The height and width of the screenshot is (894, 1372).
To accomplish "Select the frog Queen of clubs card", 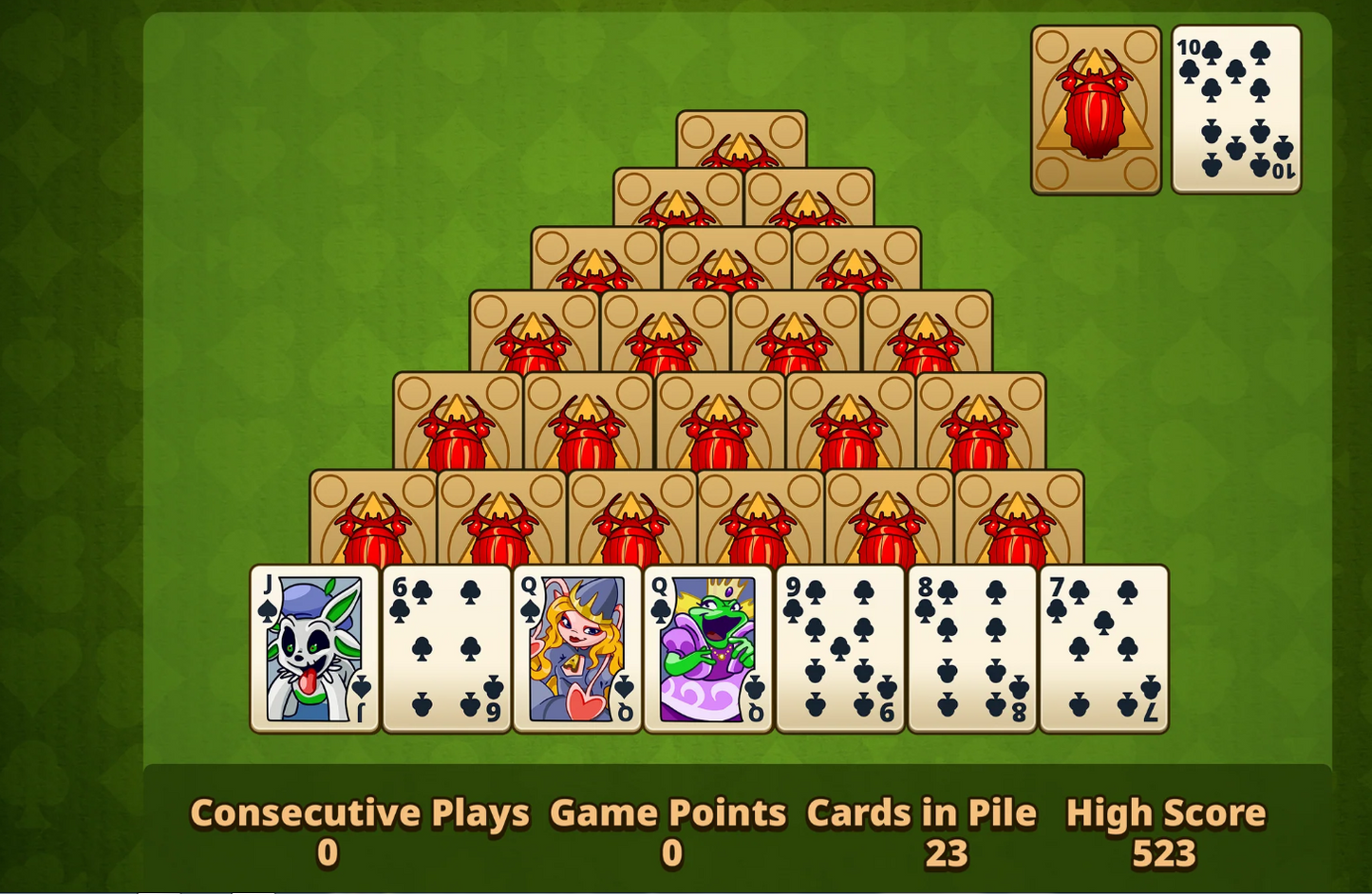I will click(708, 649).
